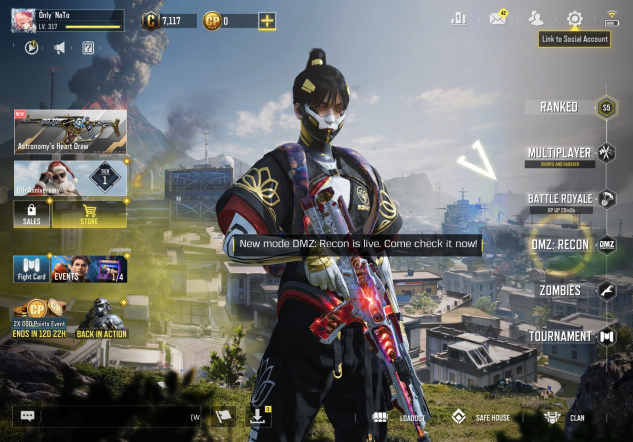Choose the Battle Royale mode
Viewport: 633px width, 442px height.
[560, 199]
